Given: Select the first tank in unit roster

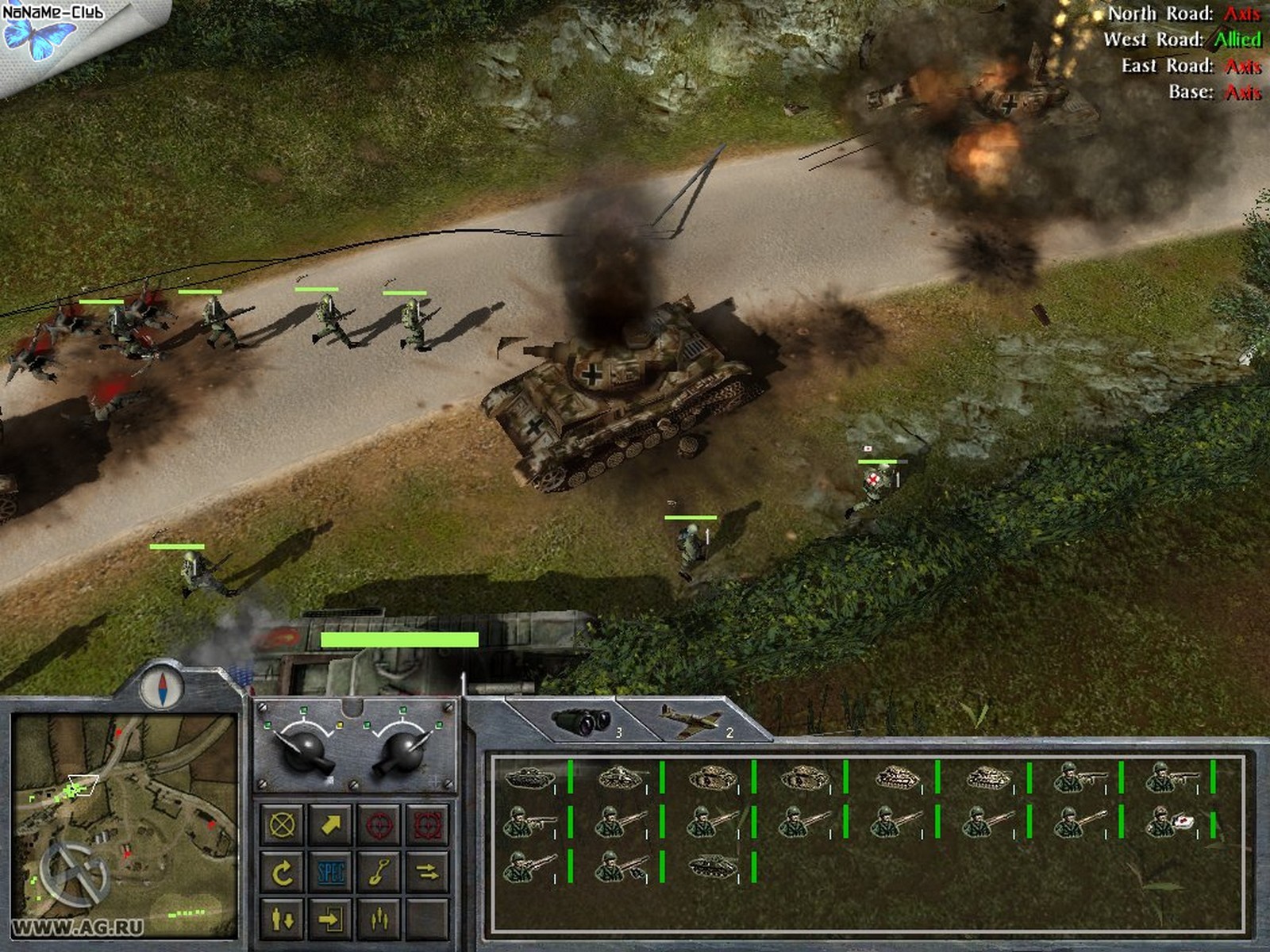Looking at the screenshot, I should [x=529, y=778].
